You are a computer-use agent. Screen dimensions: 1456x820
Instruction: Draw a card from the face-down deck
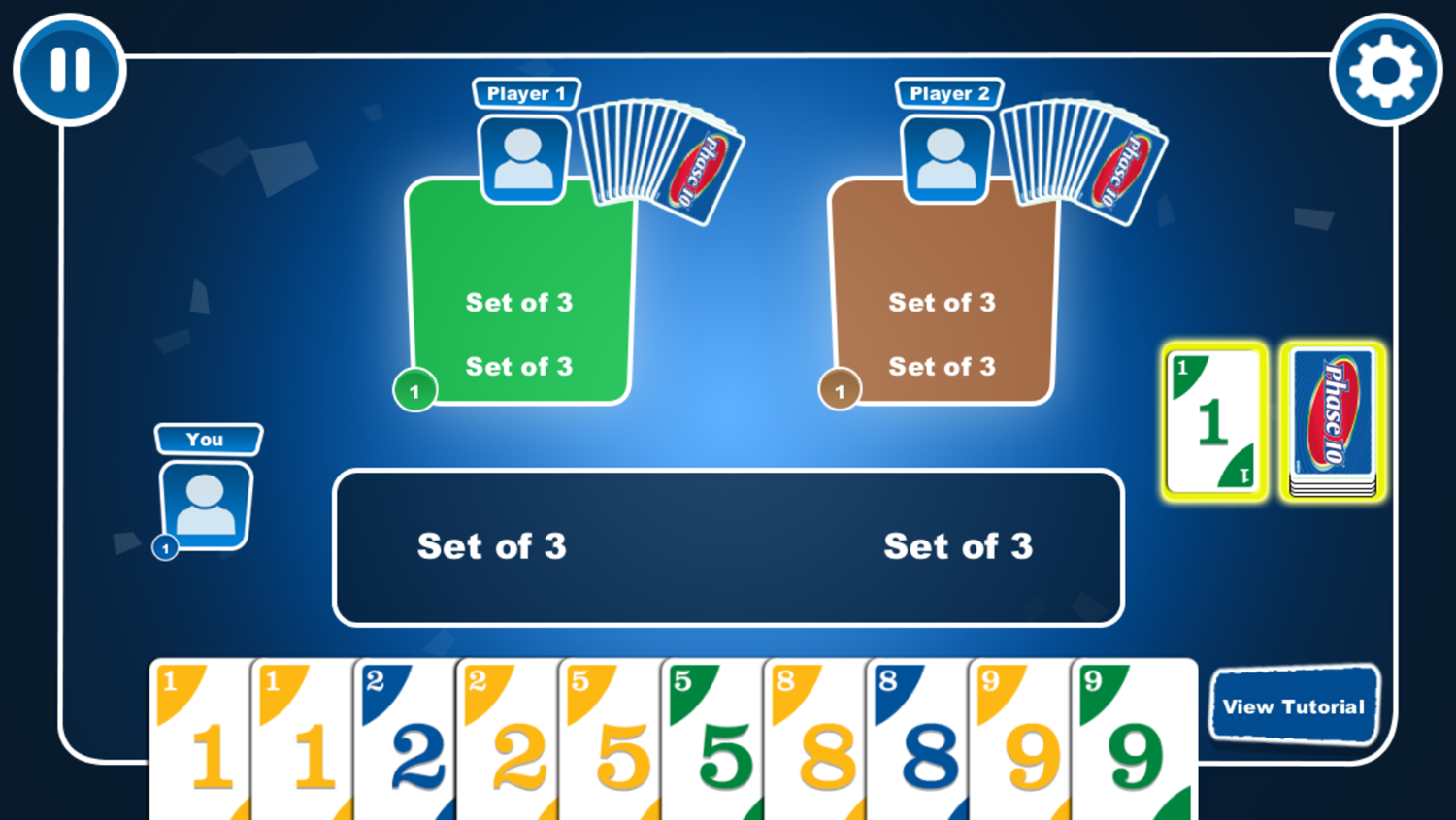point(1332,421)
